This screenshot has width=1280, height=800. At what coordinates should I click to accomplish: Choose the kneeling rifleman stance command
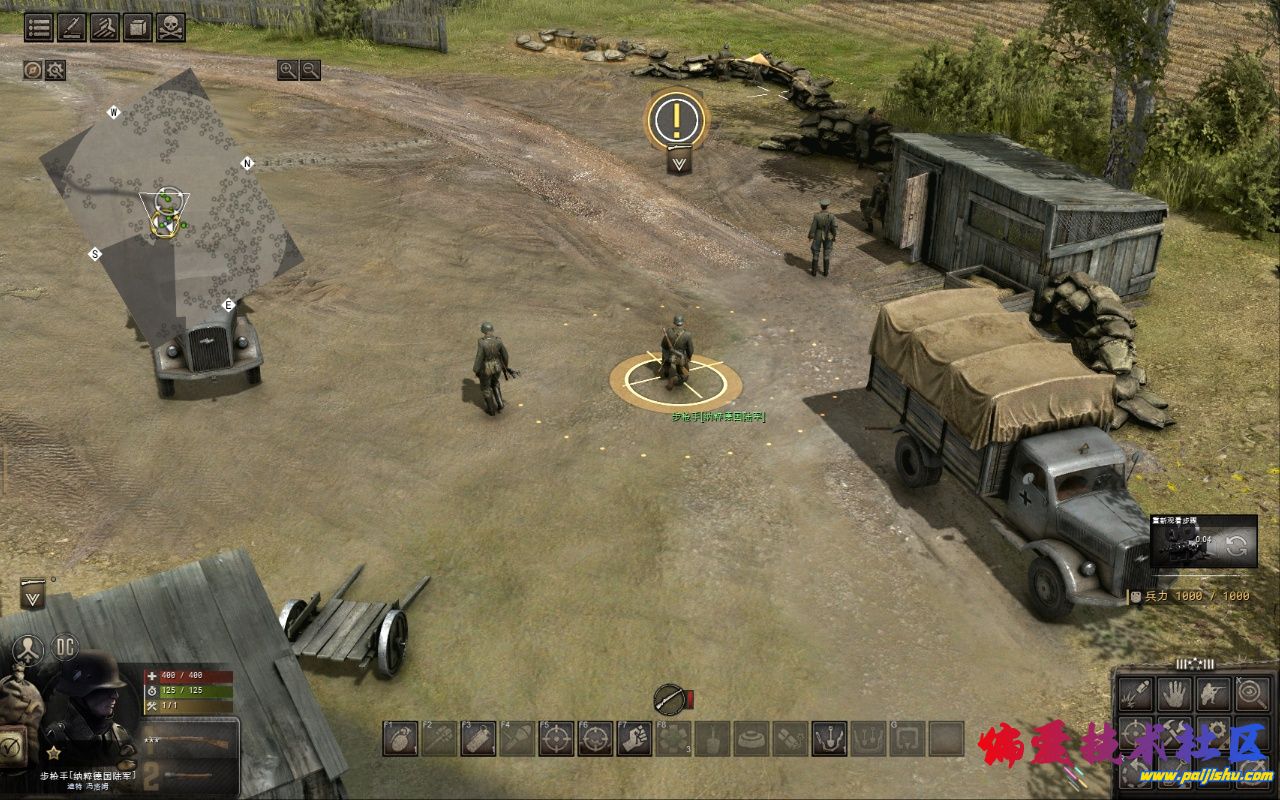click(1213, 692)
